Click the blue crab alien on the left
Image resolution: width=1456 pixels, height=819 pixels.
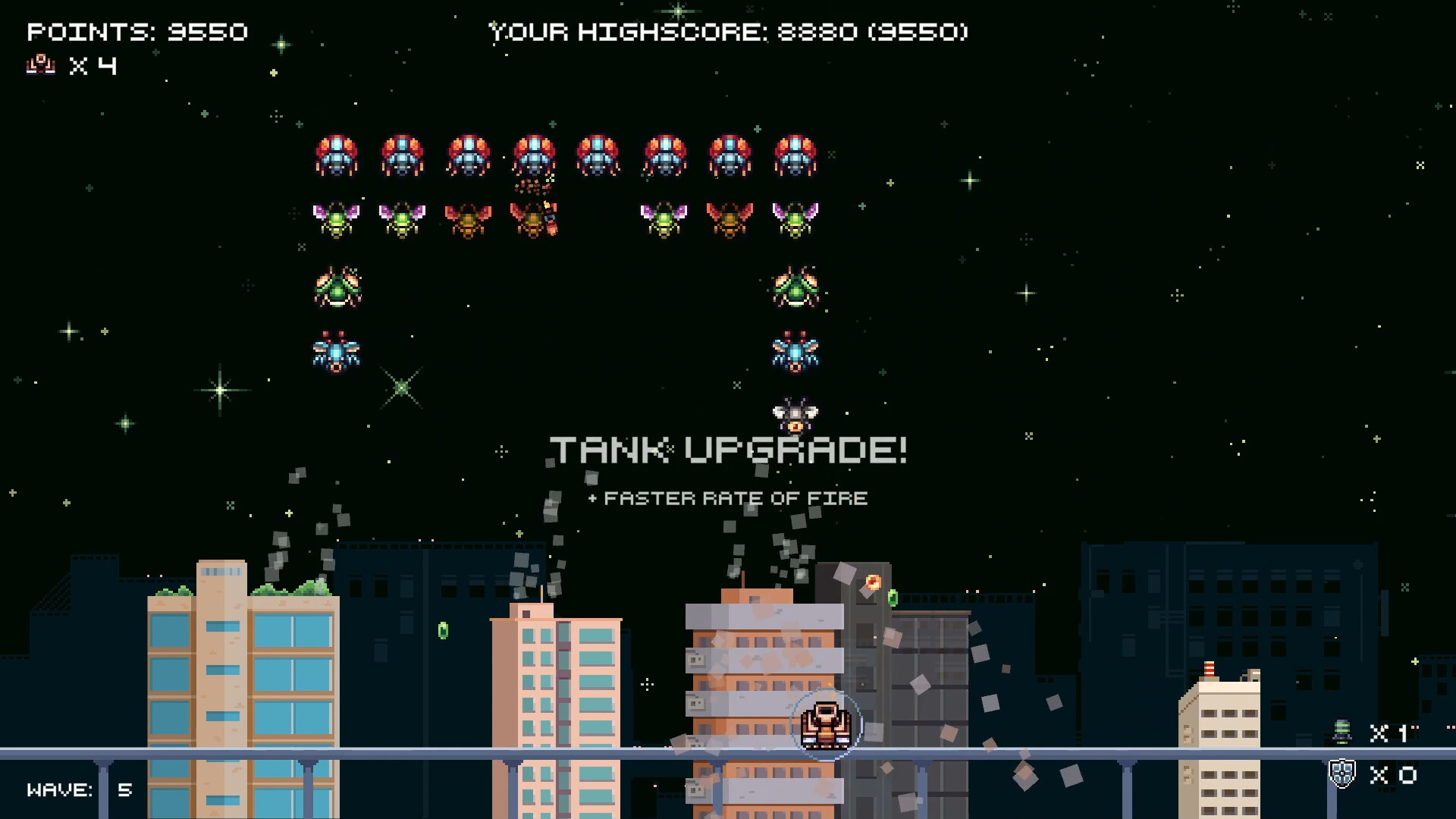click(336, 352)
